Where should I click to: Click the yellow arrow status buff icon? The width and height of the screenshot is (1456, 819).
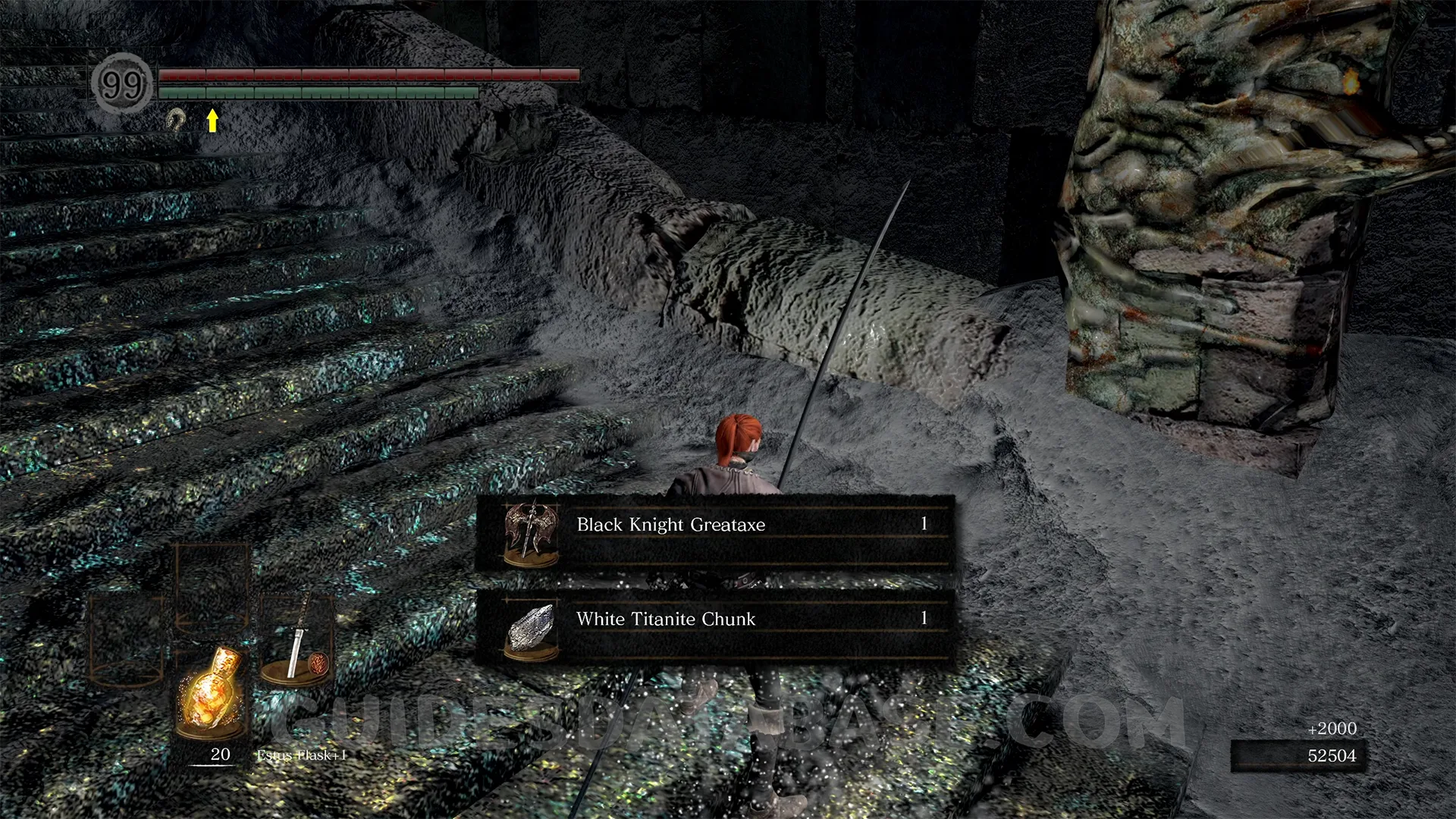pyautogui.click(x=213, y=120)
